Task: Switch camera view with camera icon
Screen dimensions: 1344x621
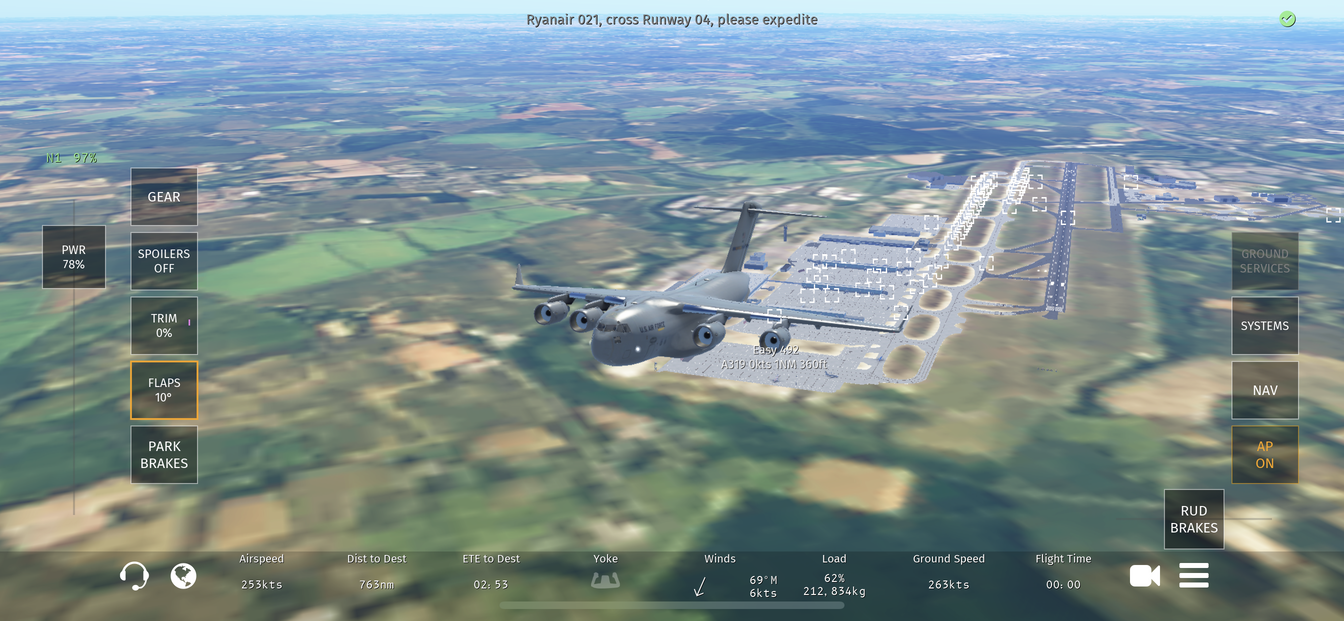Action: (x=1145, y=575)
